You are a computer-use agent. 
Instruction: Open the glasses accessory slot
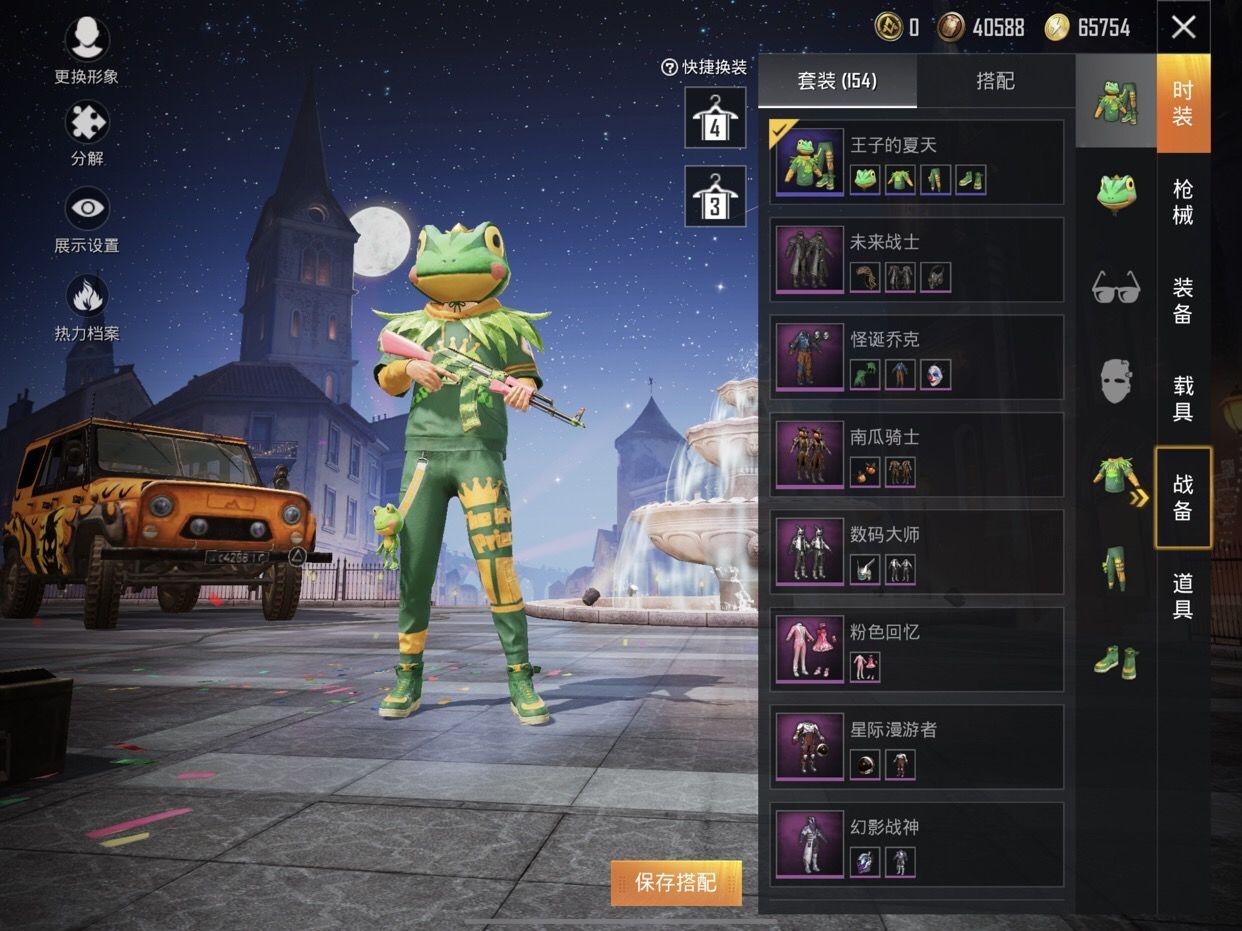1115,287
